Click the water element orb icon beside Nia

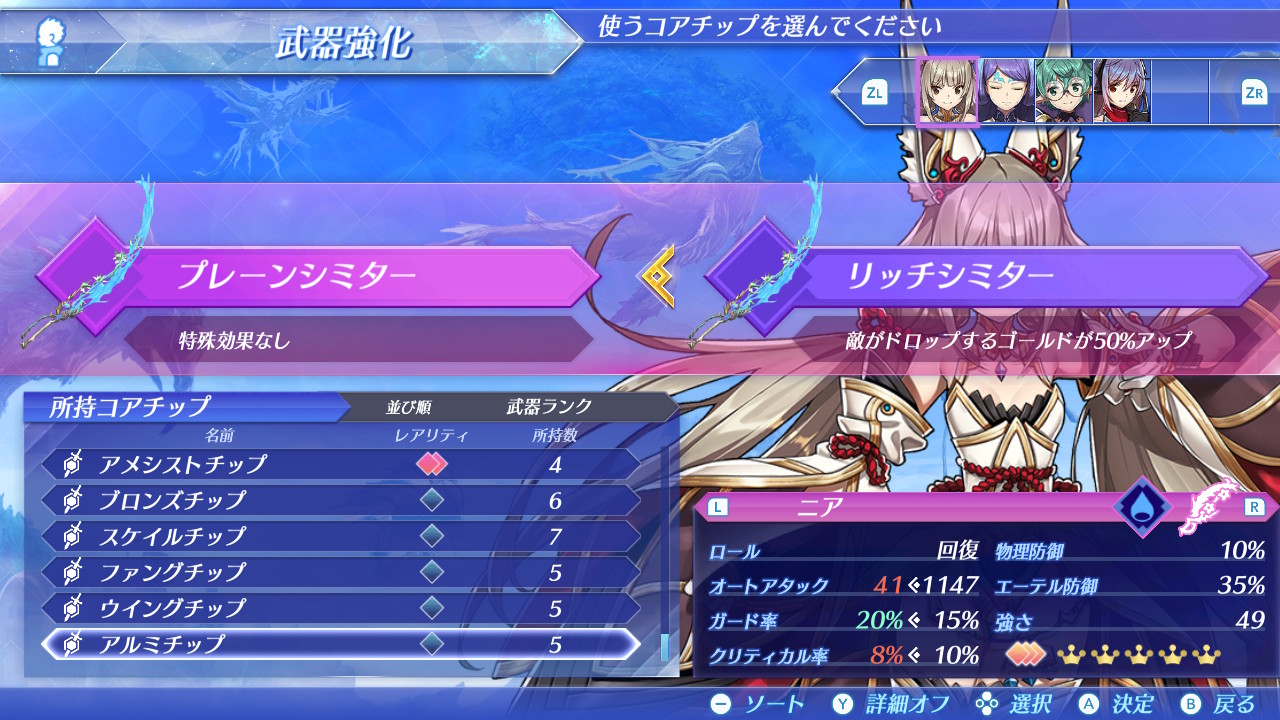(x=1141, y=506)
